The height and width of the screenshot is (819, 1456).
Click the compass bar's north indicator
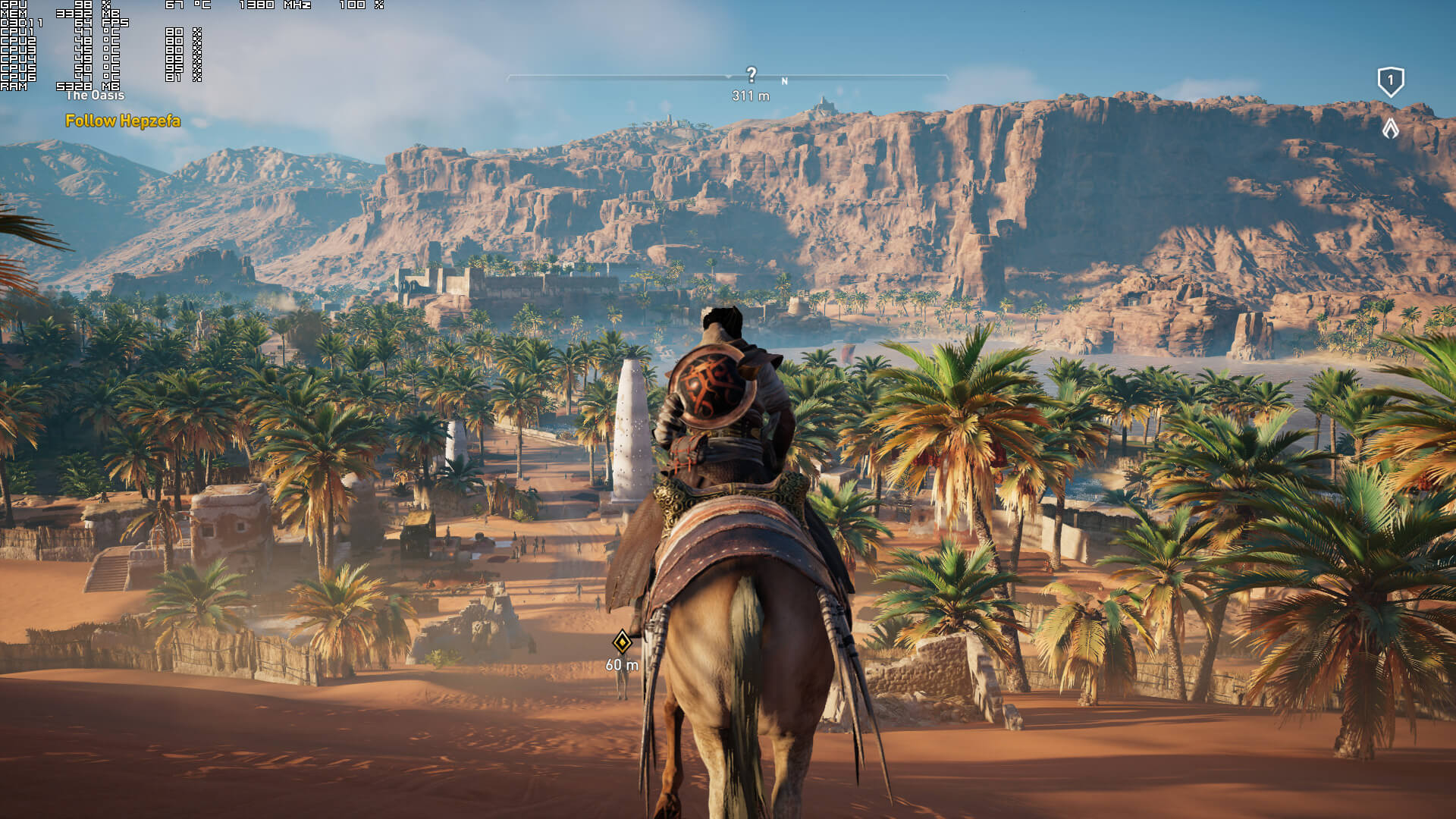click(785, 81)
